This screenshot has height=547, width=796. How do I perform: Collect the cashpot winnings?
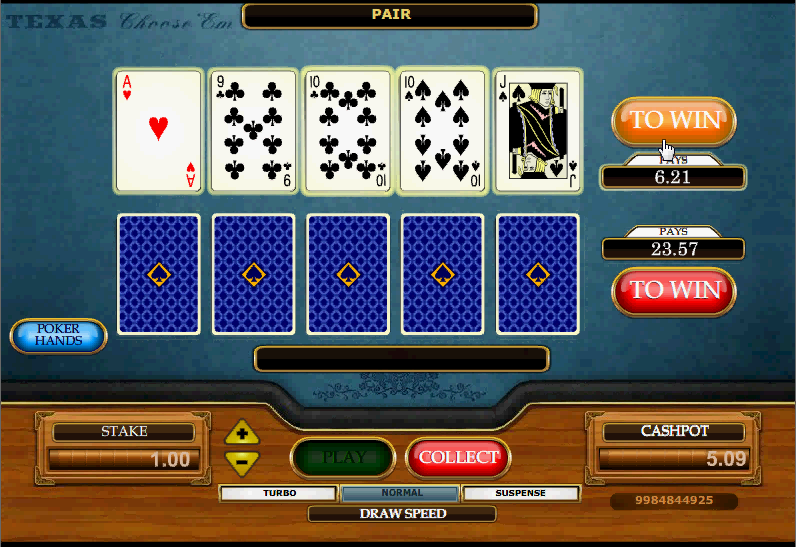pos(458,458)
